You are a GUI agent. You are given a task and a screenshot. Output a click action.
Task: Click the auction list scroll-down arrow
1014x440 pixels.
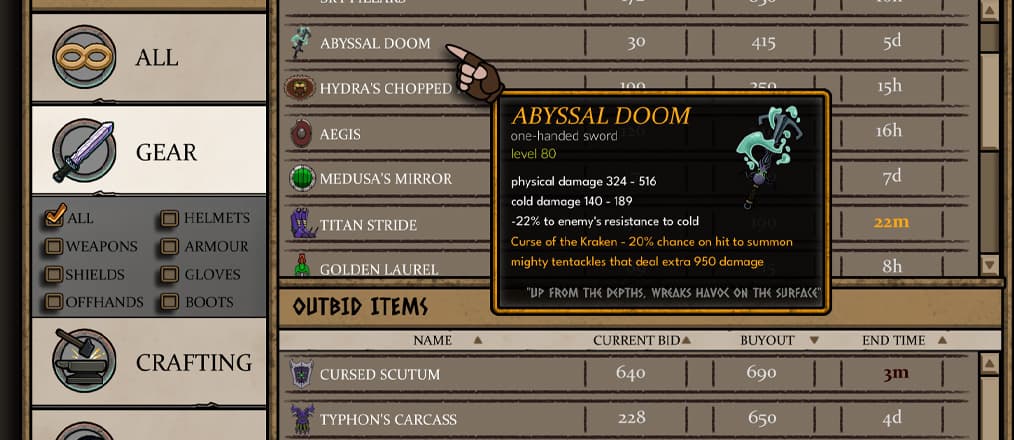[x=990, y=265]
